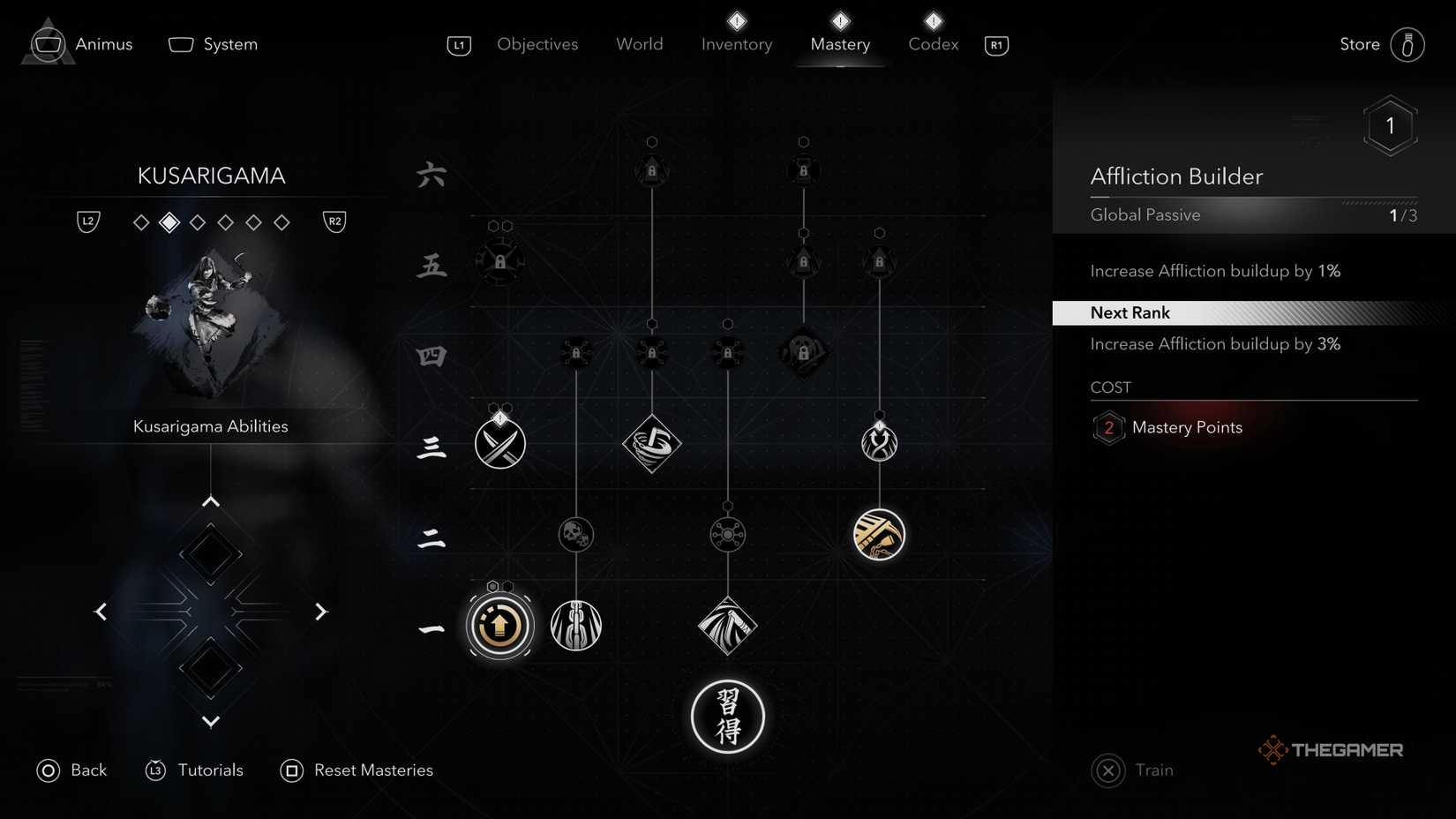Select the smoke cloak diamond skill in row one

coord(727,625)
